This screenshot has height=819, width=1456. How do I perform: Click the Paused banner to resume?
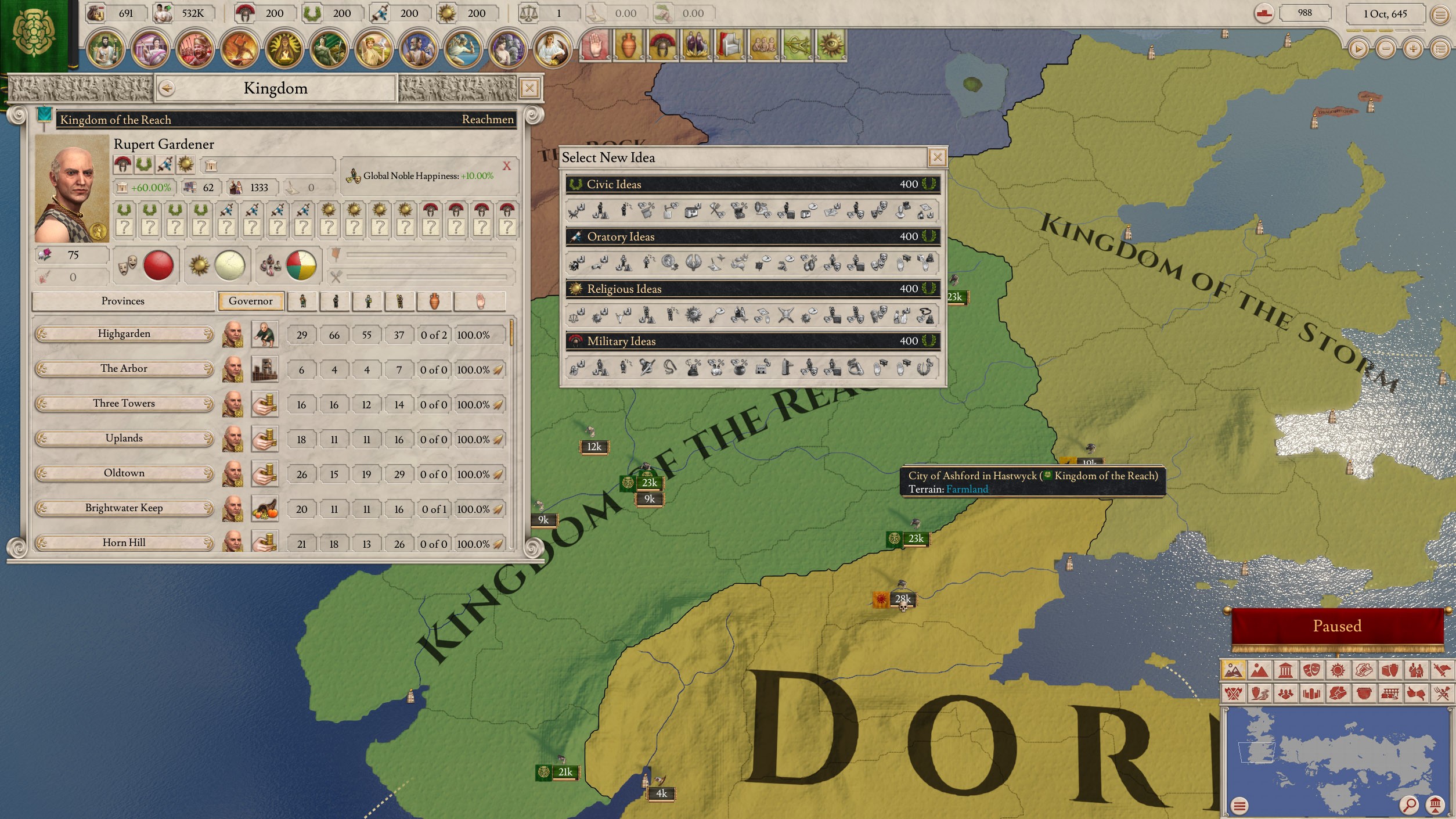coord(1336,626)
